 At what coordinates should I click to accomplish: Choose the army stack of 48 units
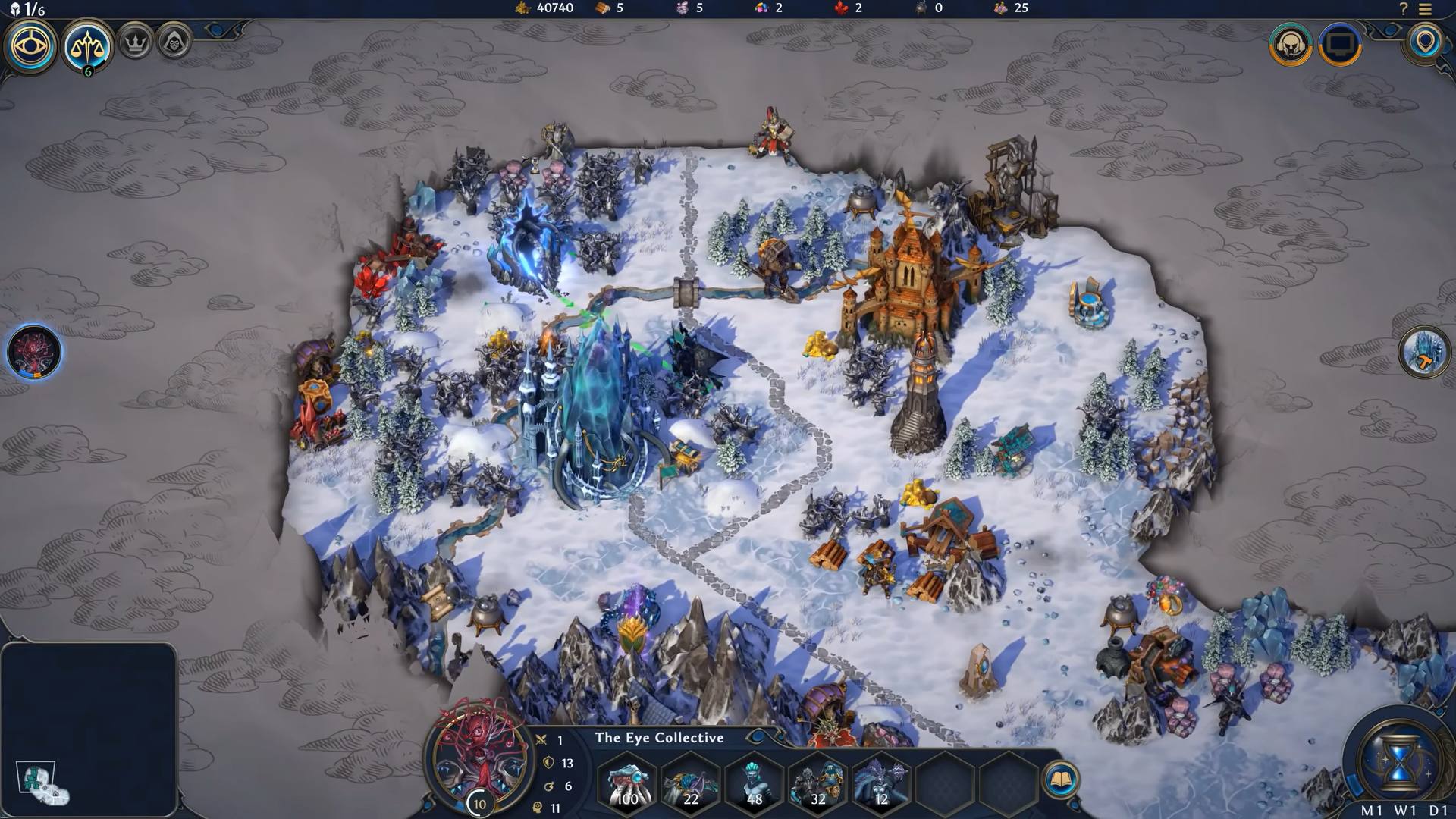(754, 783)
